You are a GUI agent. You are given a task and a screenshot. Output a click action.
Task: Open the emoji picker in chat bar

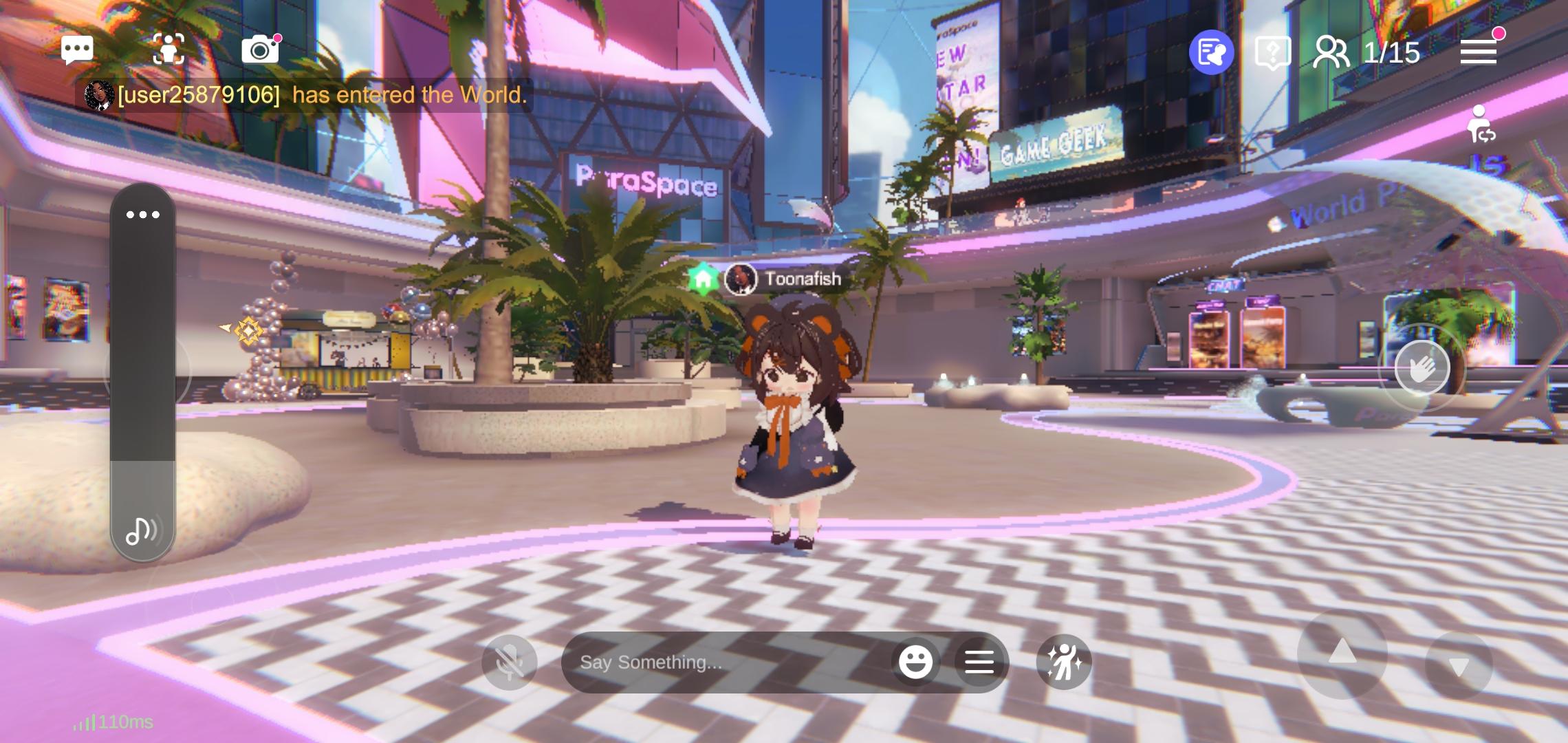[x=917, y=661]
